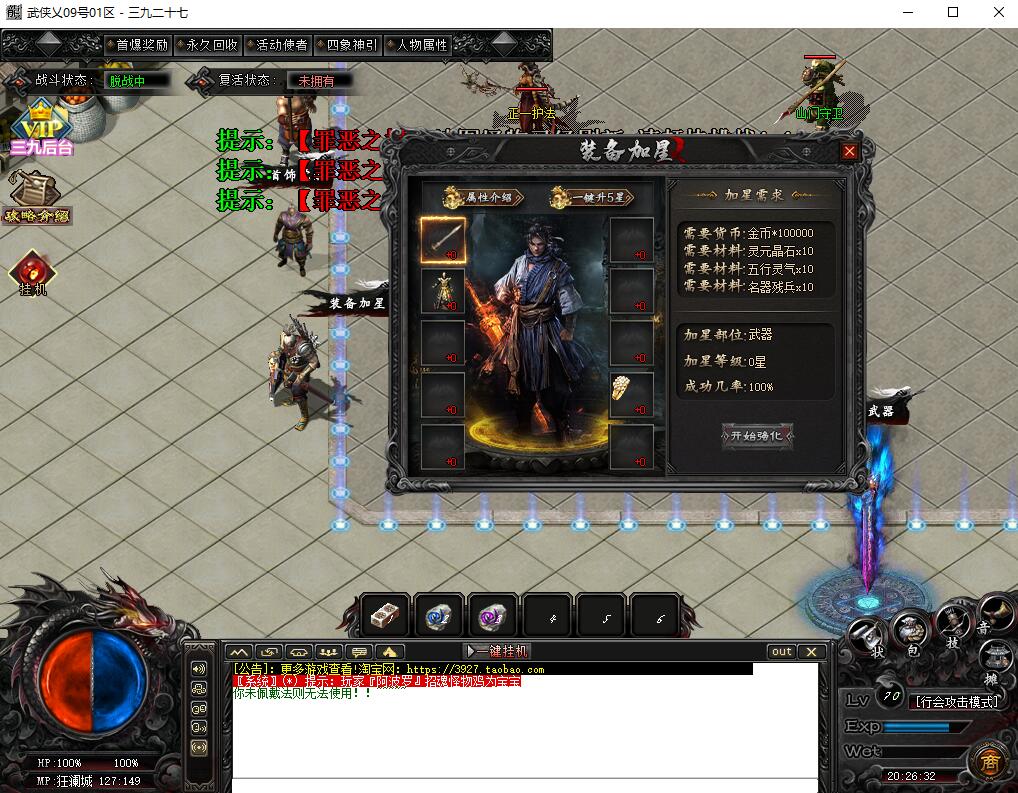Screen dimensions: 1018x793
Task: Open the 商 shop round button
Action: point(988,762)
